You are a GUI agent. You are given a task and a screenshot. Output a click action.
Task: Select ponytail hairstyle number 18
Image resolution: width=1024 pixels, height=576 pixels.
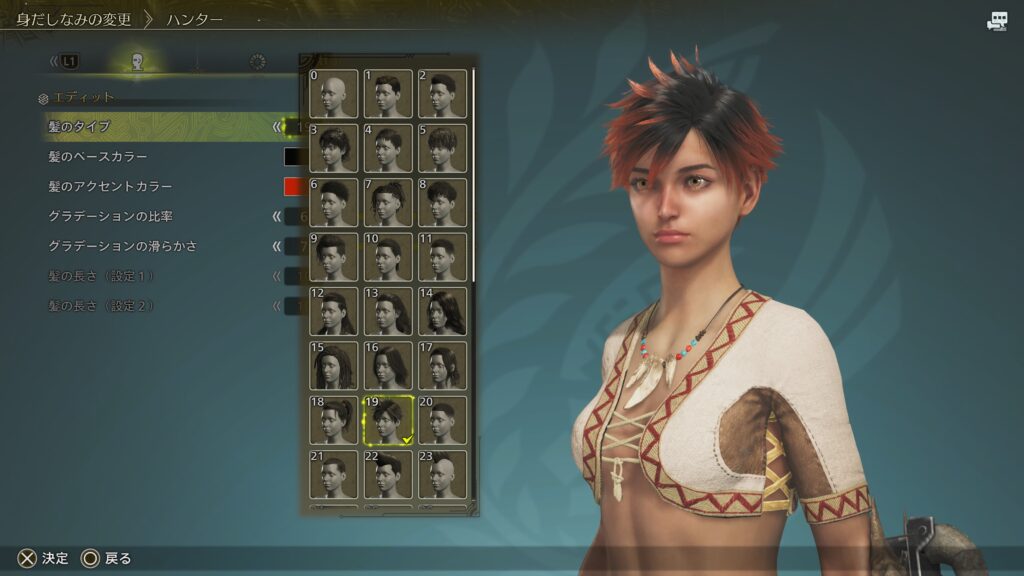point(333,420)
